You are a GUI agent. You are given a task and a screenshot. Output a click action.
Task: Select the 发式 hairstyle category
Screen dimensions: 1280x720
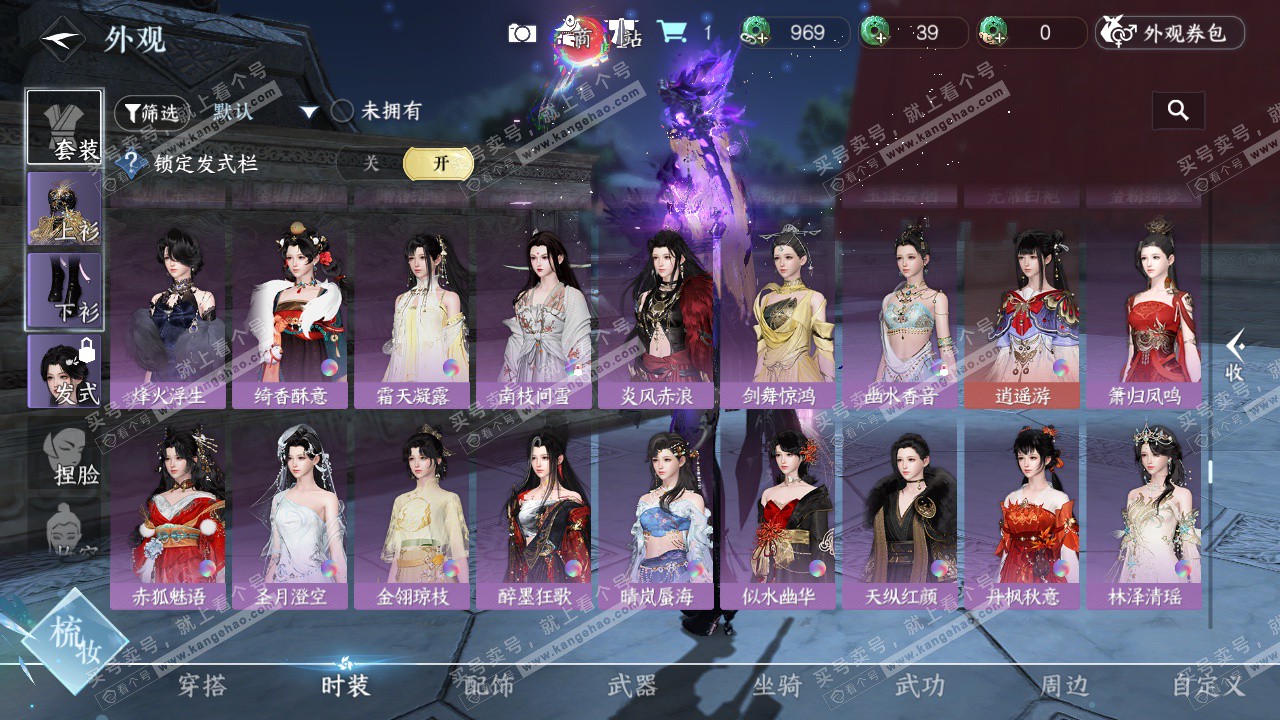65,371
